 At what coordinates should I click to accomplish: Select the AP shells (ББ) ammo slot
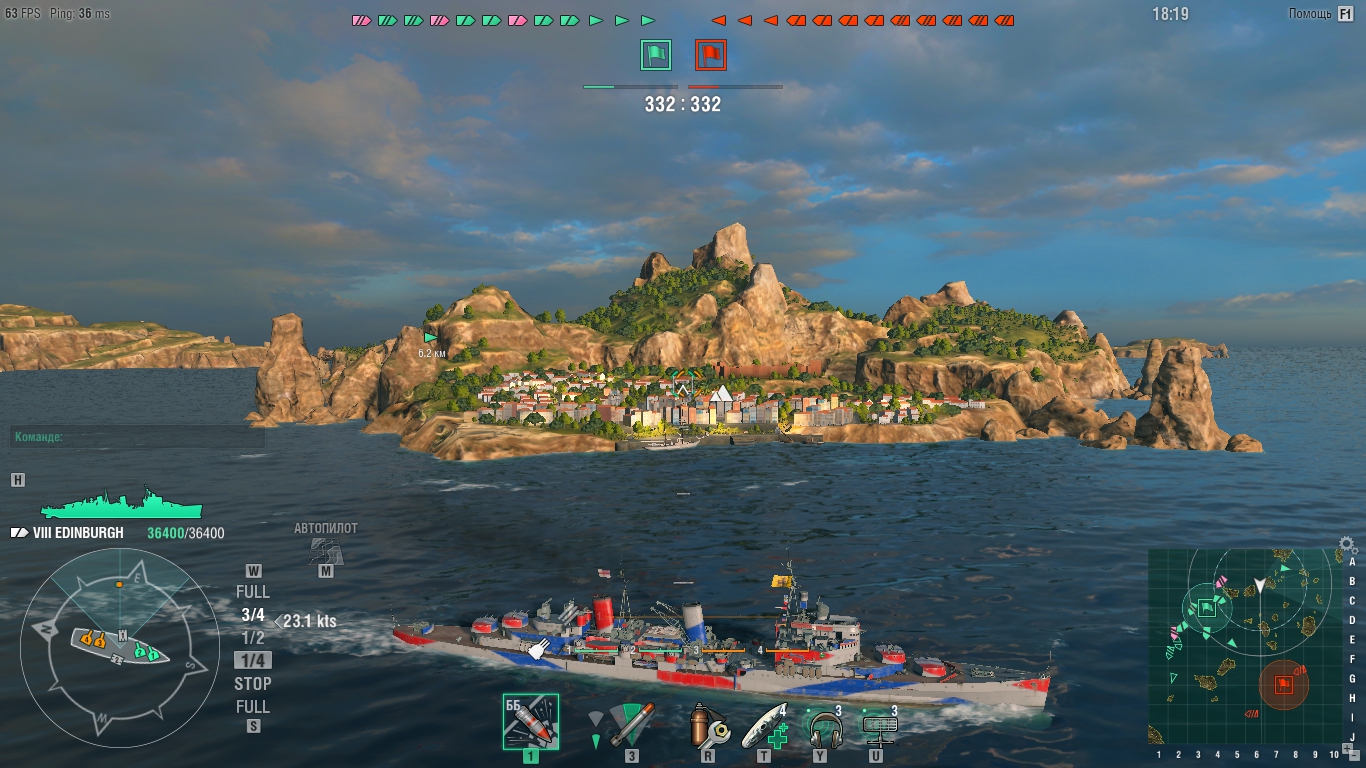(530, 722)
